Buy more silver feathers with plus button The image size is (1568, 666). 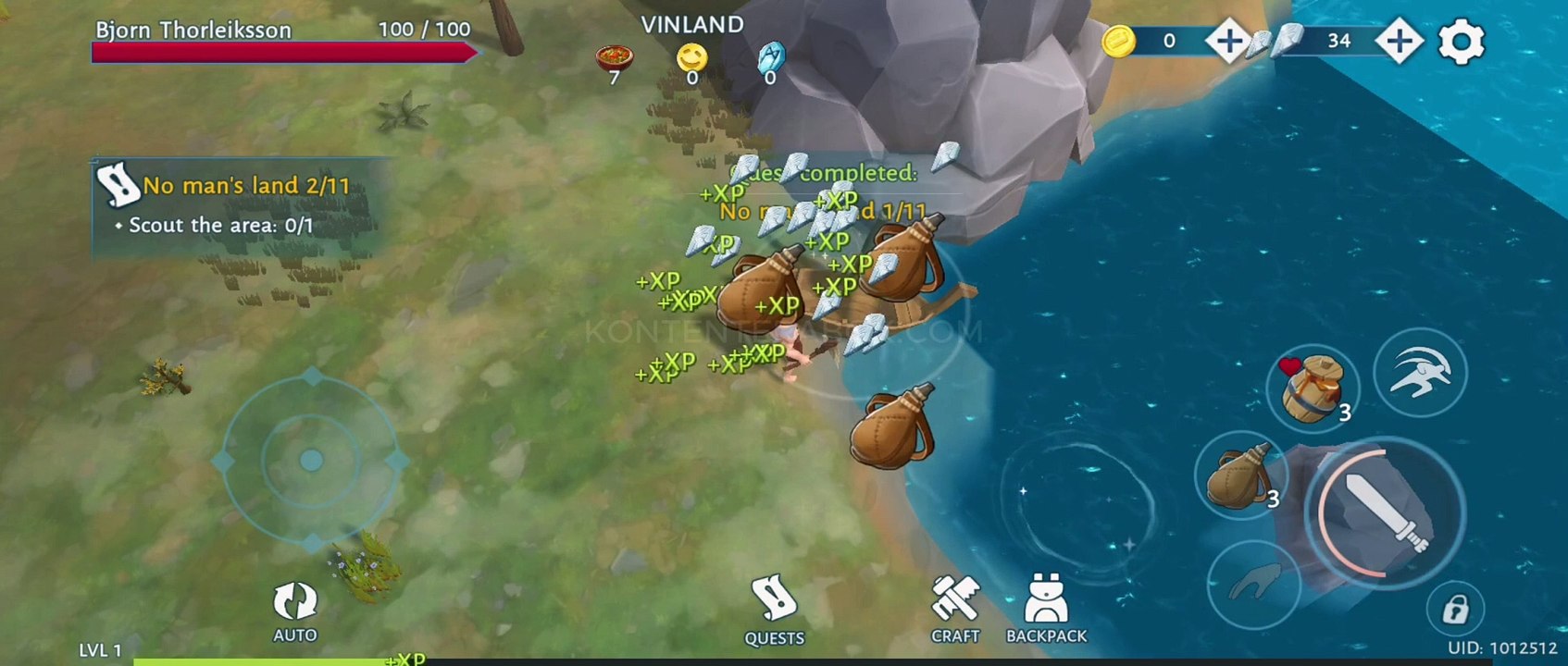[x=1399, y=41]
